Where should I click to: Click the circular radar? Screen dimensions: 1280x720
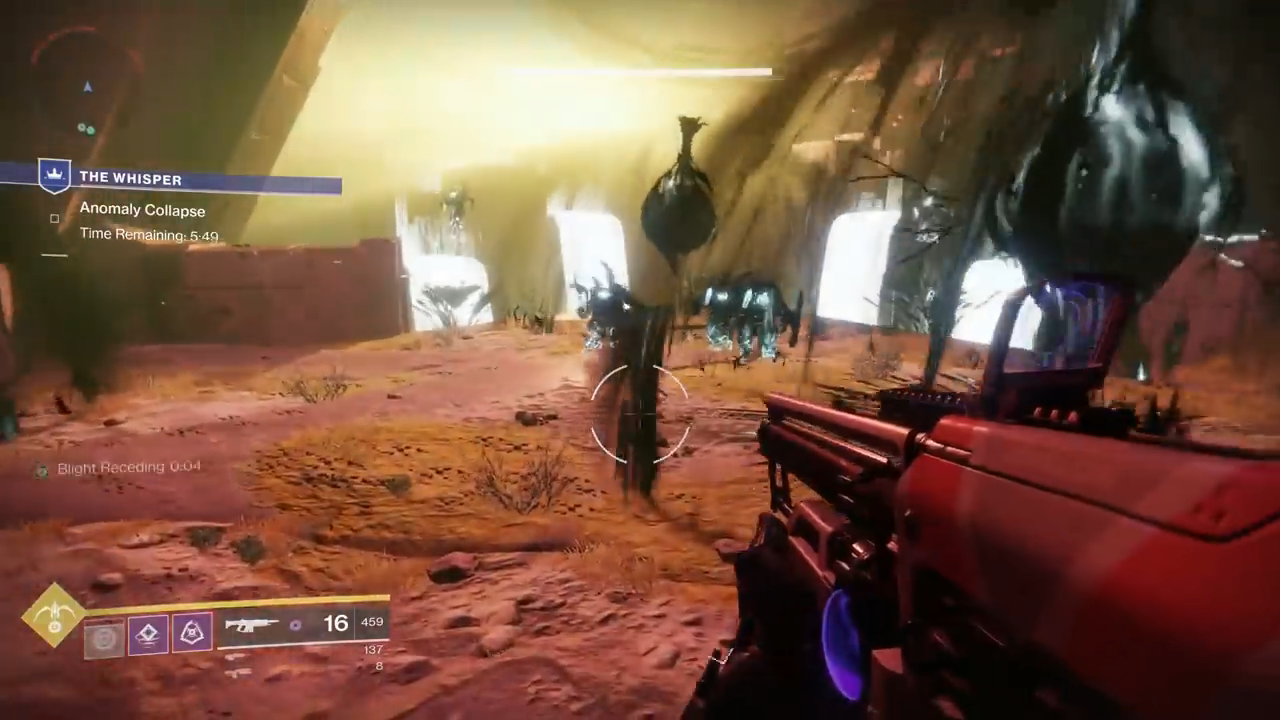85,85
